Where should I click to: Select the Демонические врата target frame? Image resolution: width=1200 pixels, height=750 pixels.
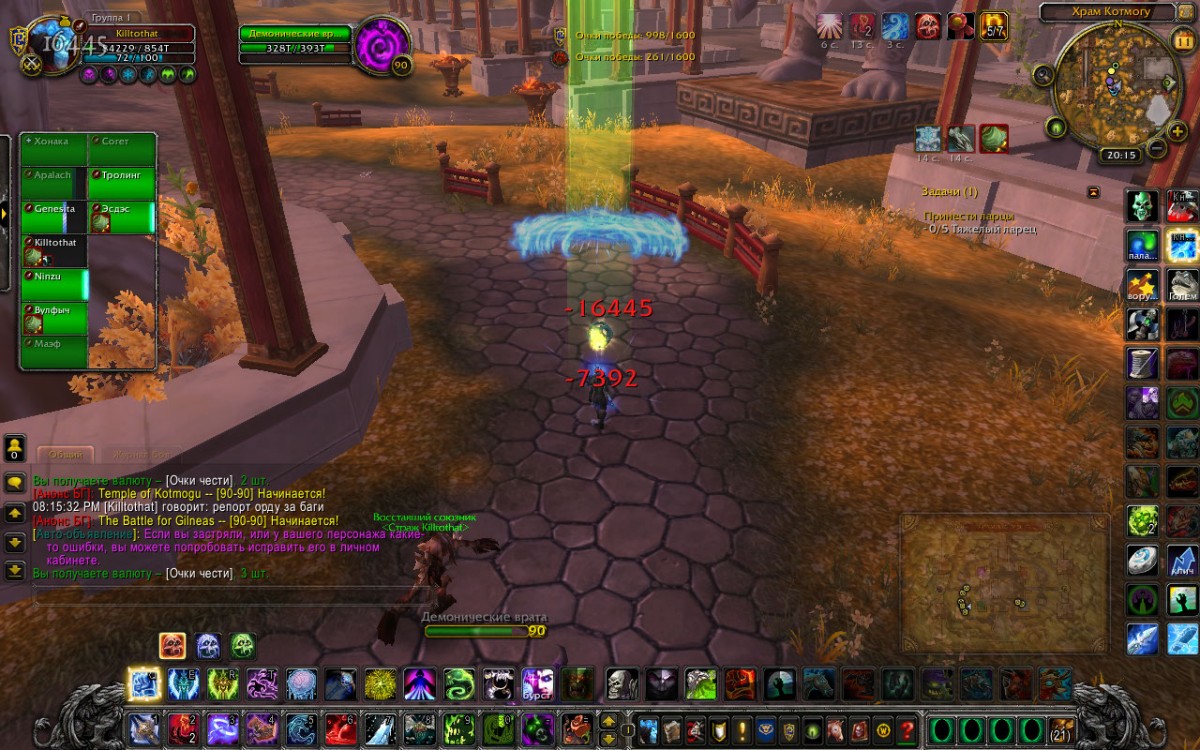click(297, 41)
